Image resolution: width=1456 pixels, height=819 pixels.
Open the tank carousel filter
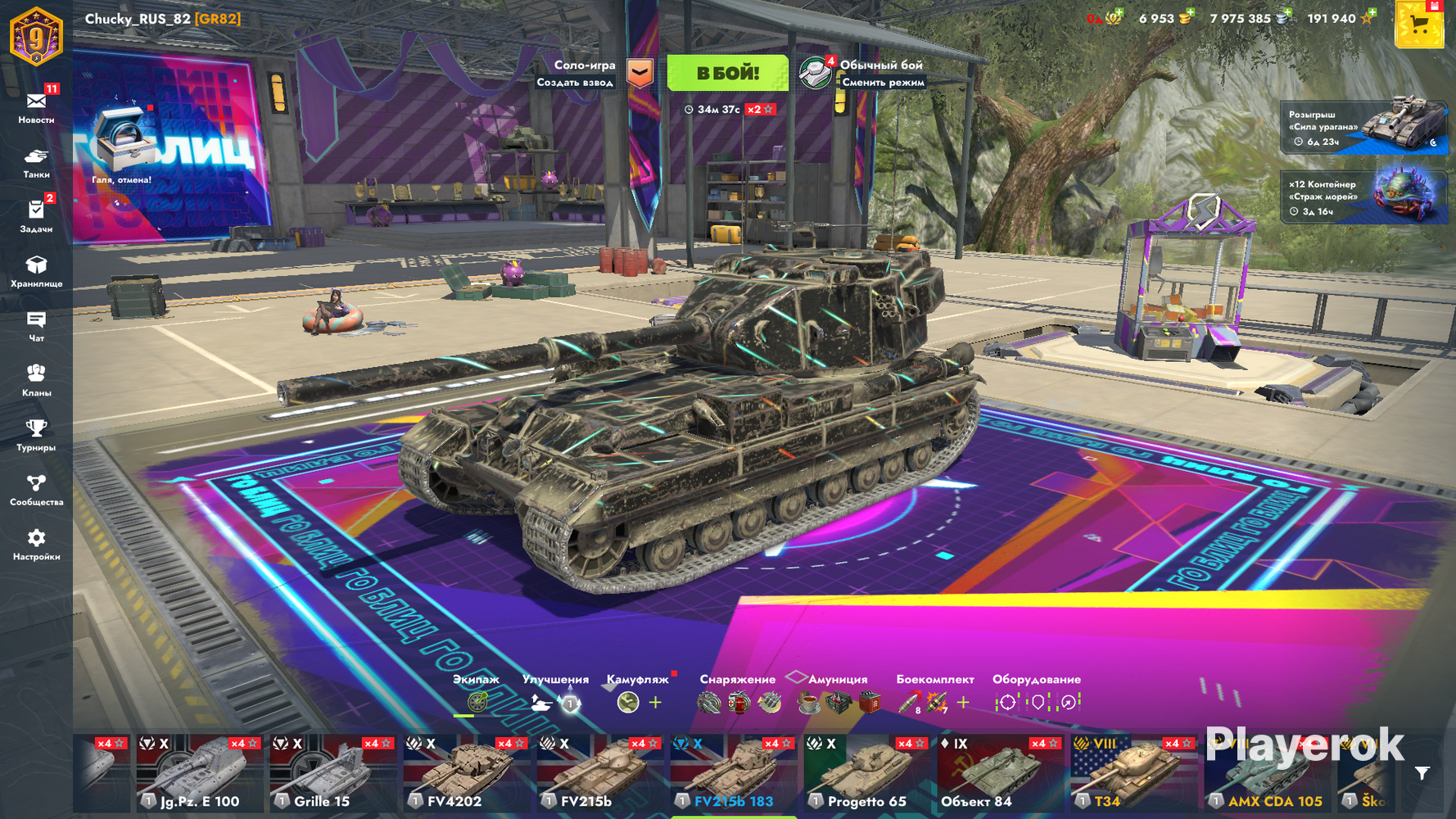1422,773
